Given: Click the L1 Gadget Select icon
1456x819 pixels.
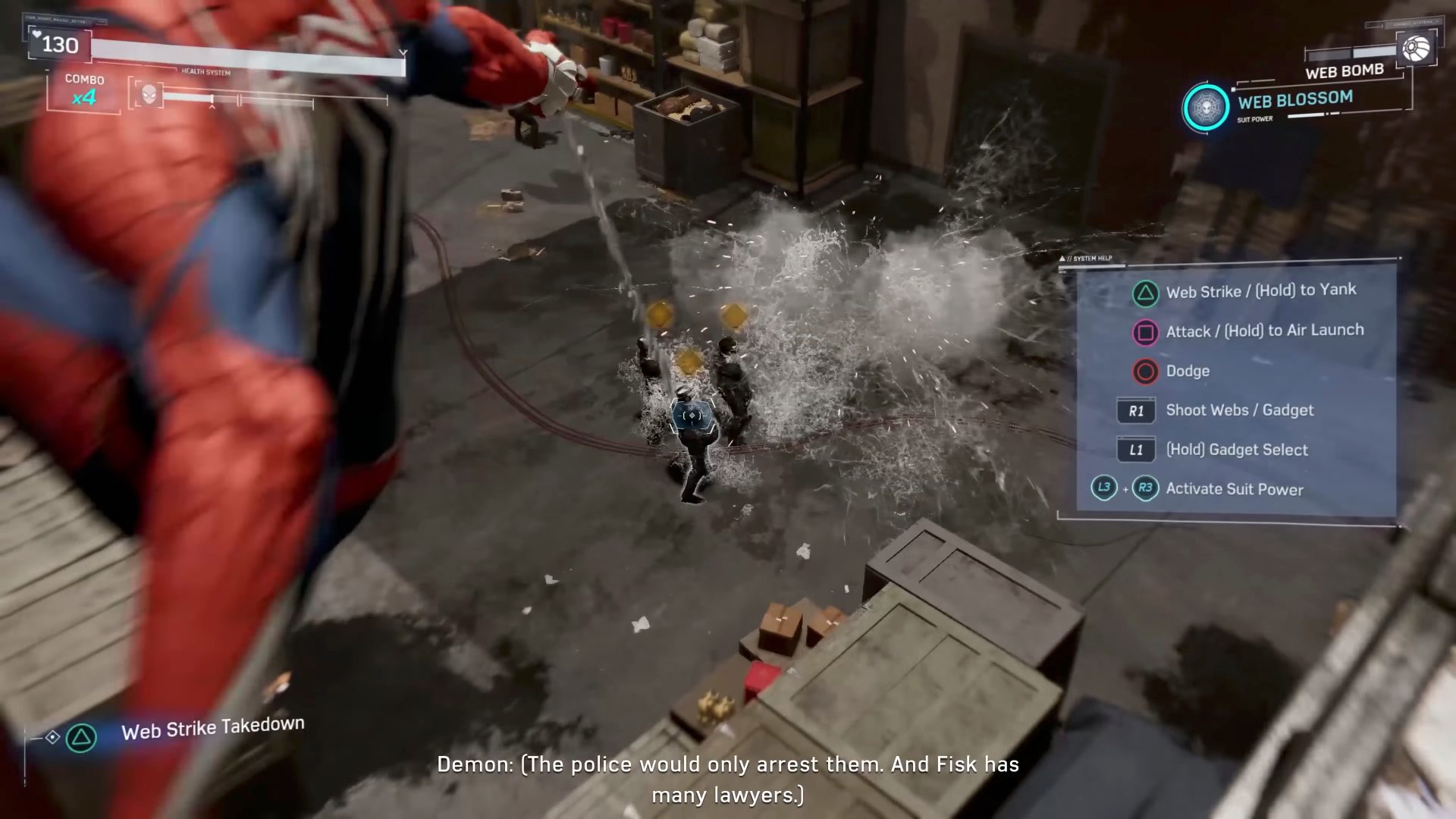Looking at the screenshot, I should pos(1135,450).
